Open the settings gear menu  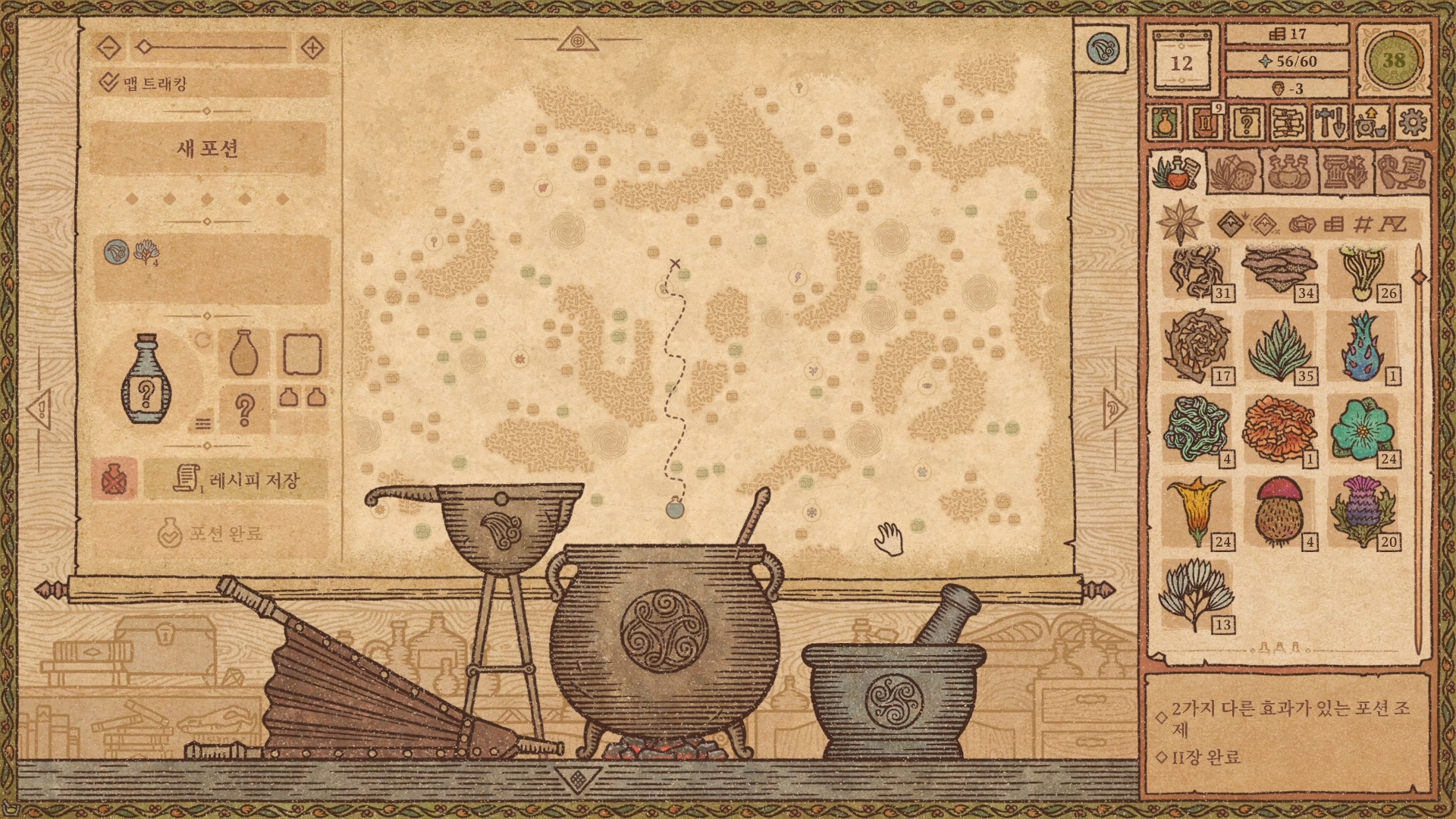(x=1411, y=123)
